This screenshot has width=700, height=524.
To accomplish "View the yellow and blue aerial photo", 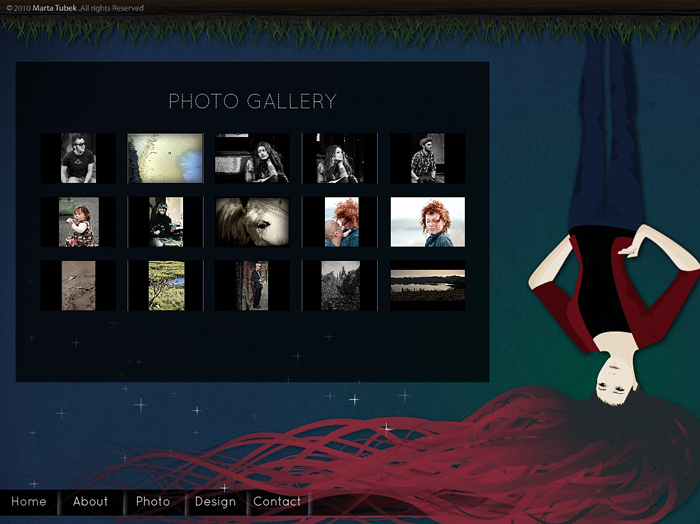I will click(x=165, y=158).
